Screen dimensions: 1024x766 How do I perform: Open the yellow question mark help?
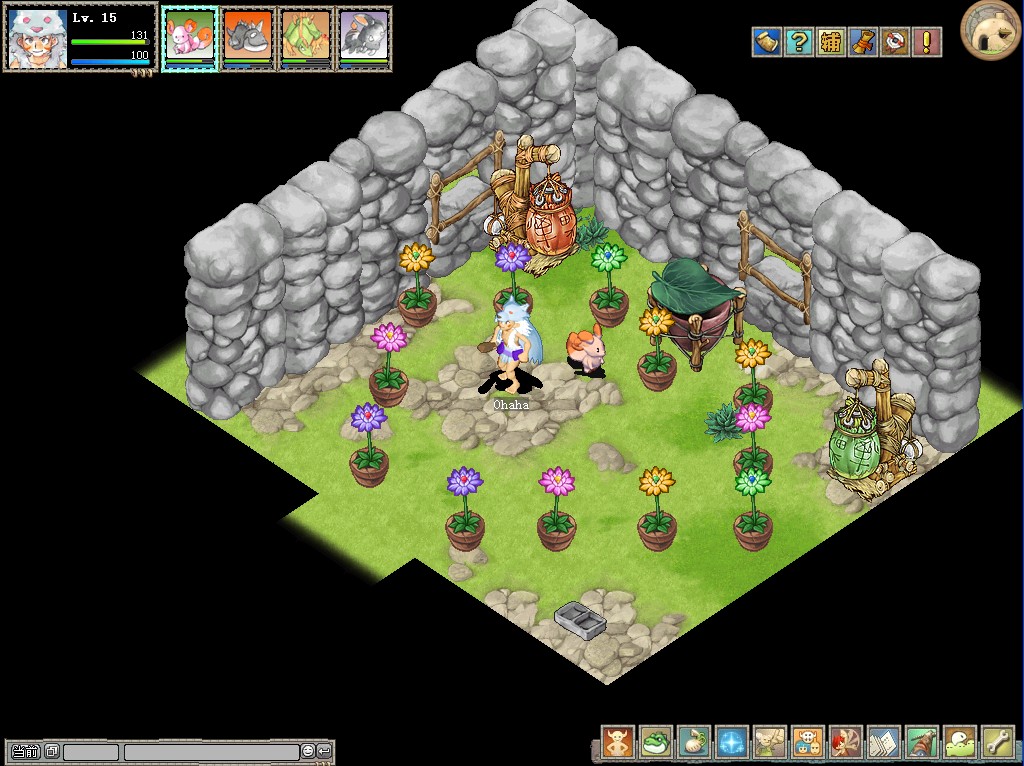(799, 42)
